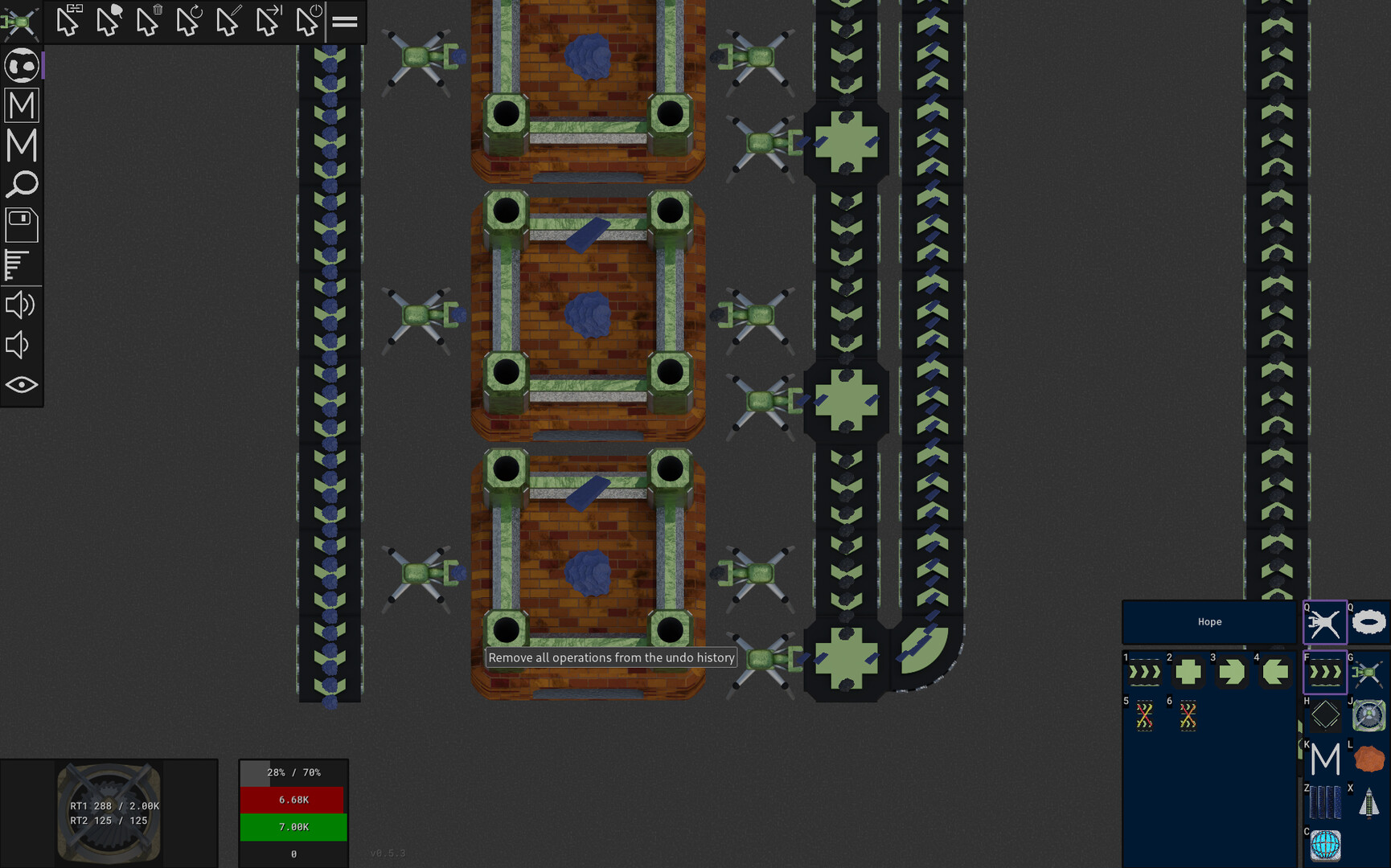Click the 28% / 70% progress bar
1391x868 pixels.
click(293, 772)
